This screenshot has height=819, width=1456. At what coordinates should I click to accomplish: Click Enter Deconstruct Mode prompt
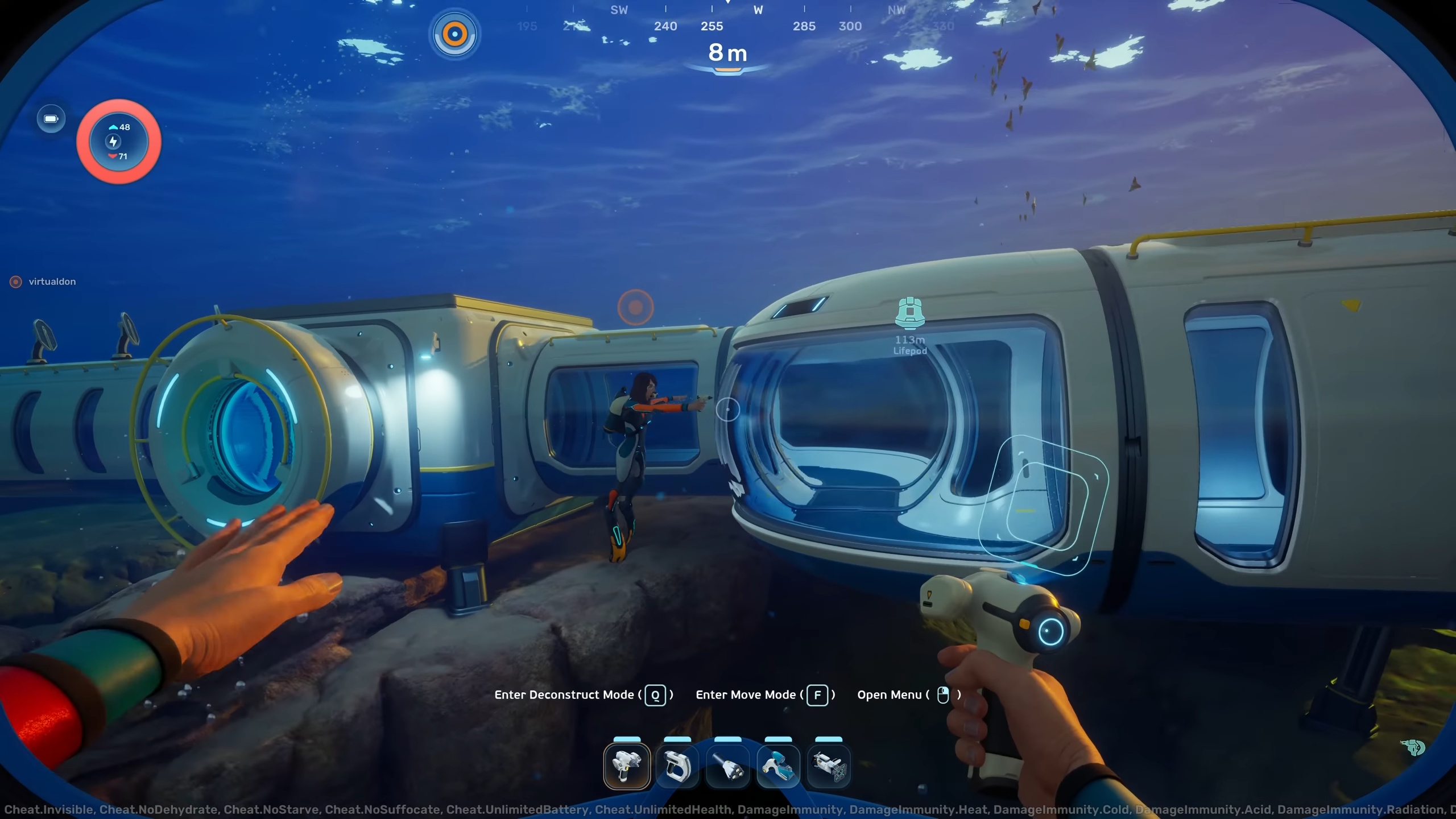pyautogui.click(x=565, y=694)
